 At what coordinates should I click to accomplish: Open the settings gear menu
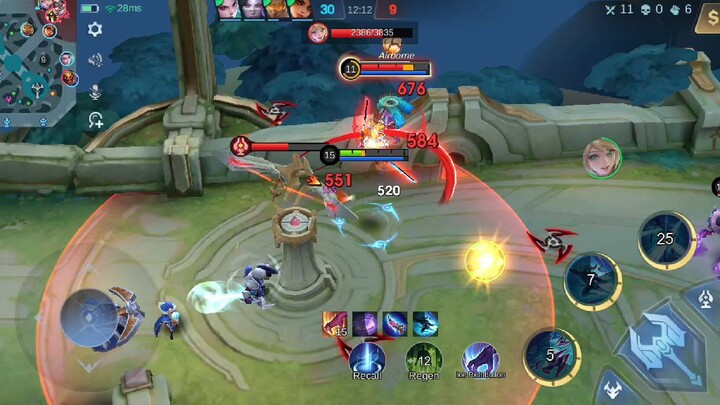click(95, 29)
